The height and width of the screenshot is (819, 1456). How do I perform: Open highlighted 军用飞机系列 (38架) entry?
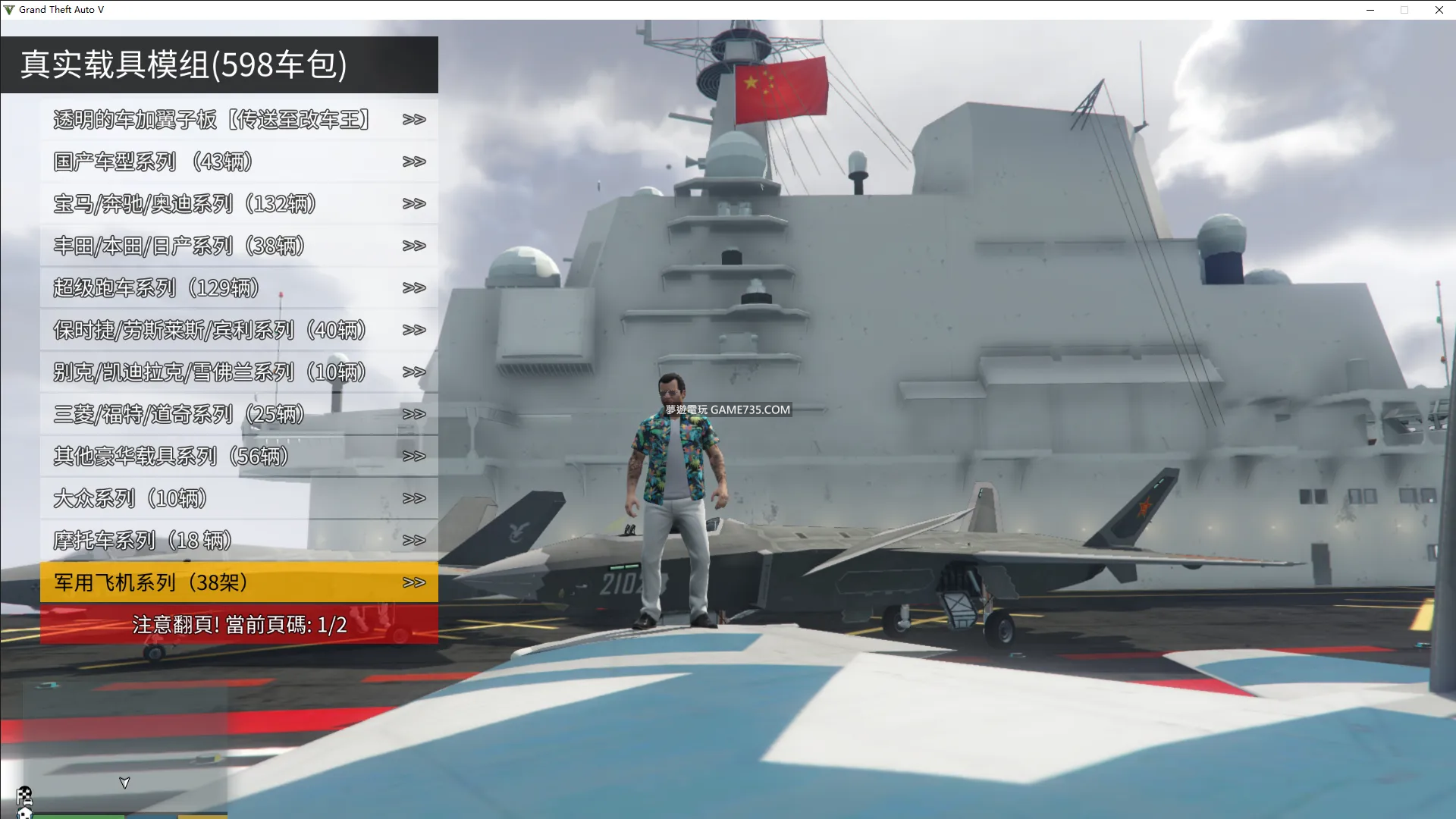(x=239, y=582)
